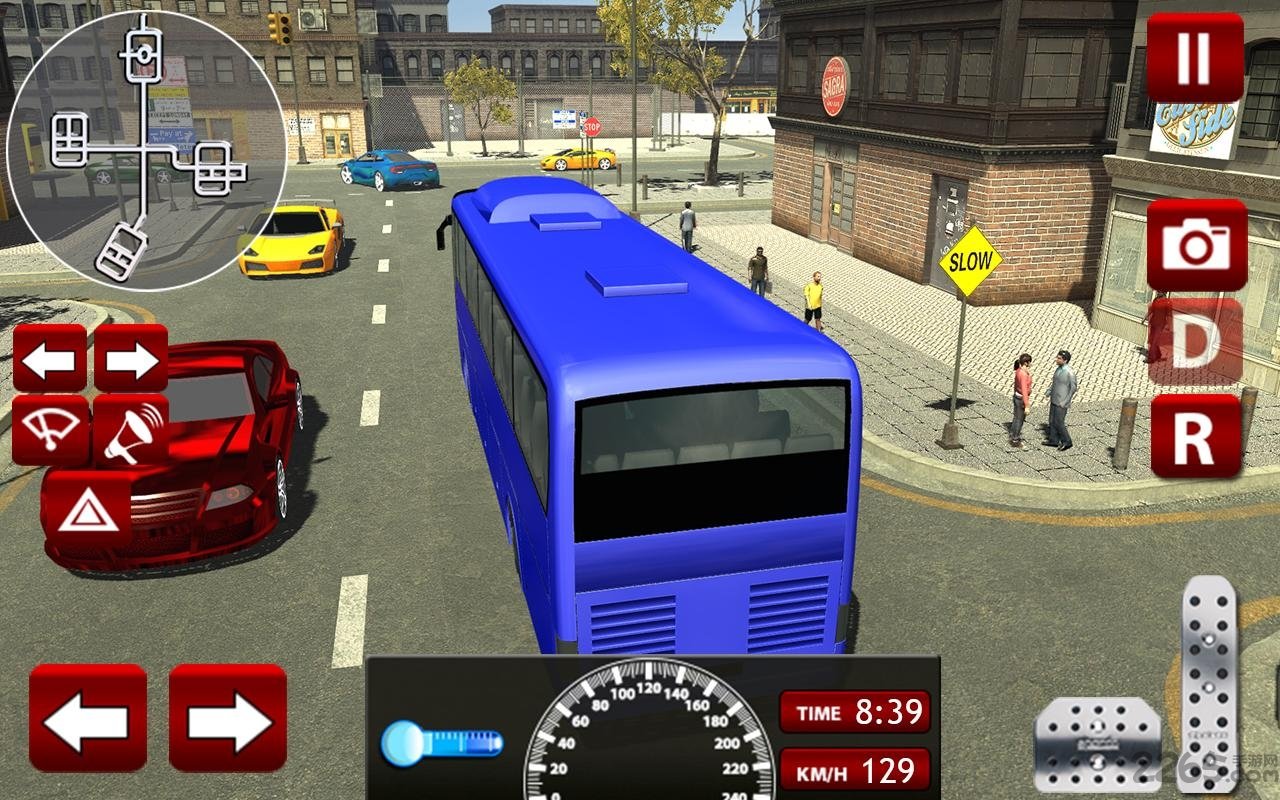
Task: Activate the left turn indicator arrow
Action: [50, 358]
